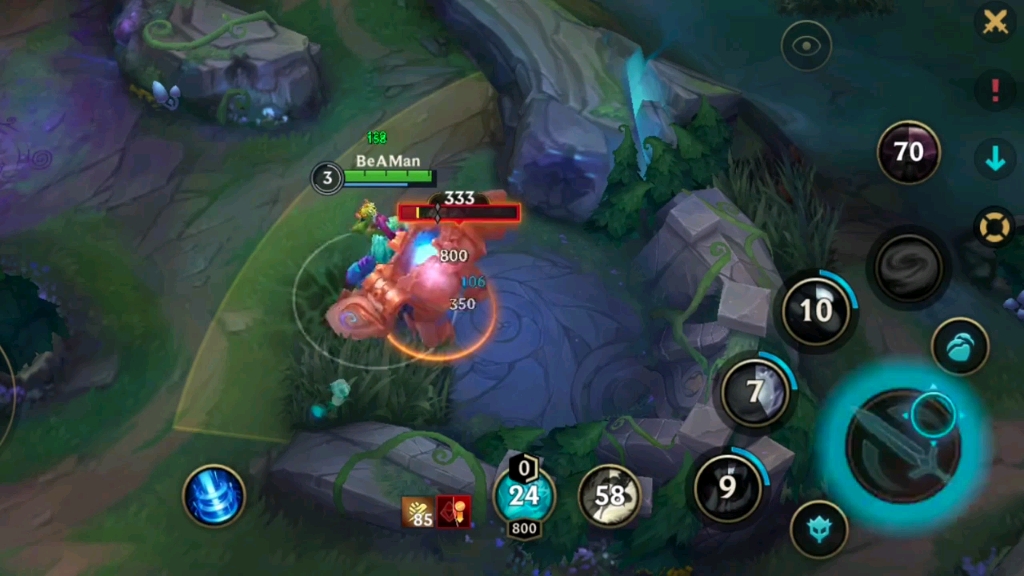Tap the turret-target button below attack
1024x576 pixels.
(x=819, y=529)
